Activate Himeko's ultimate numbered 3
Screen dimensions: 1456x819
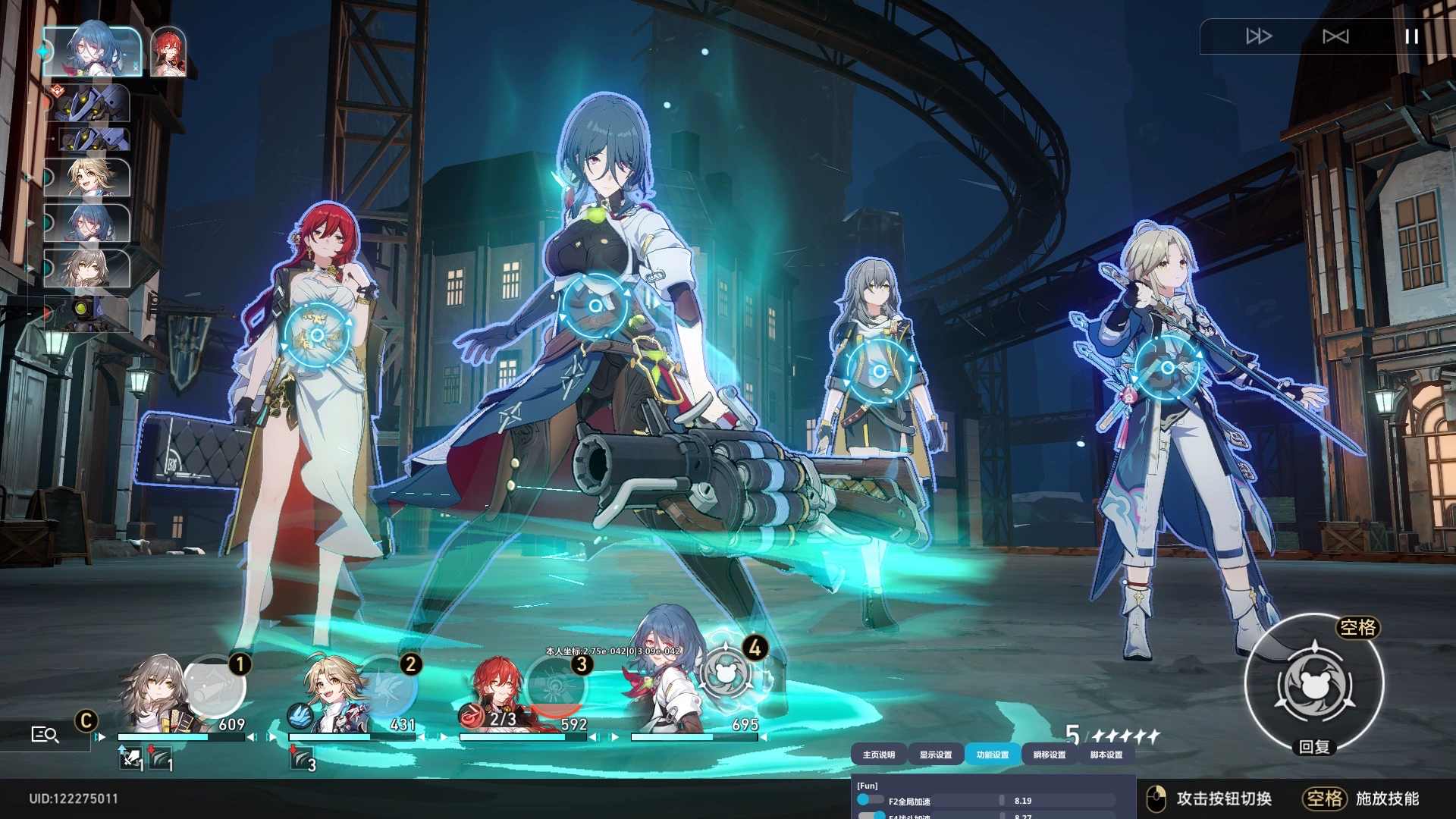click(557, 686)
